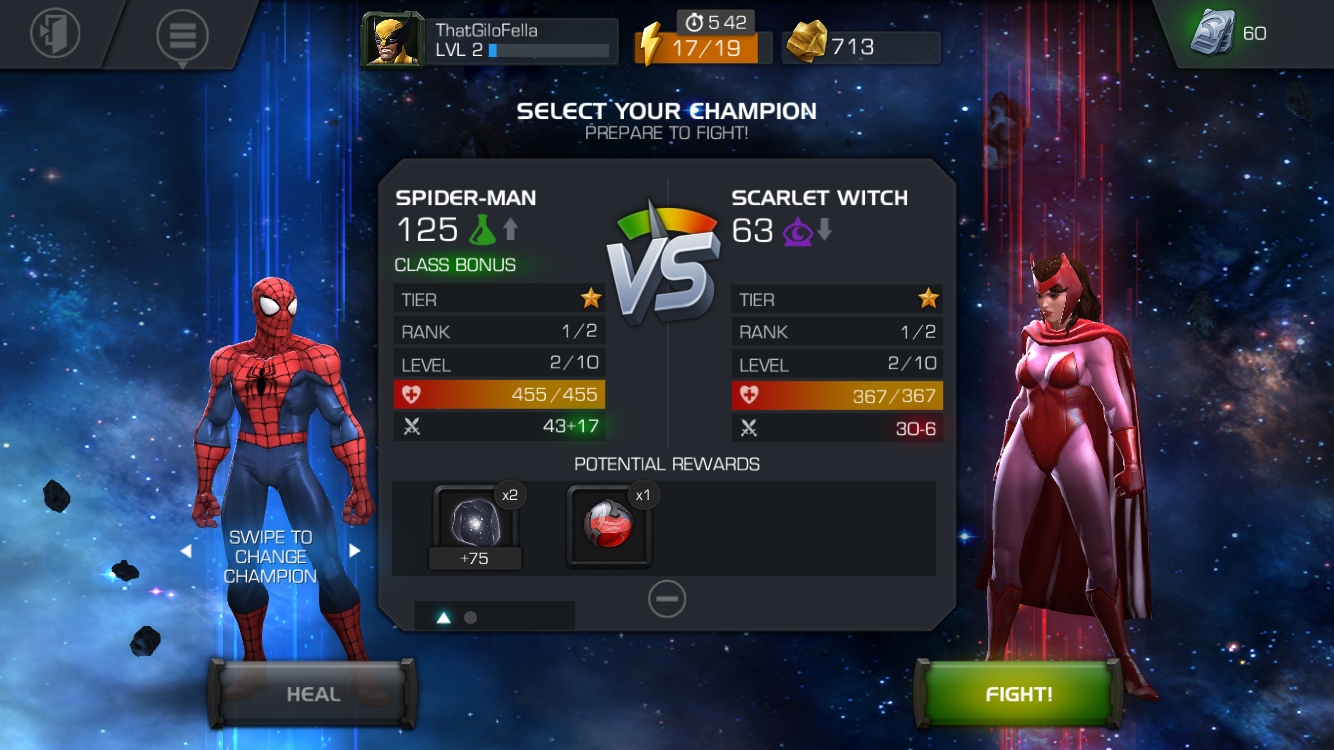Viewport: 1334px width, 750px height.
Task: Tap the Wolverine profile avatar
Action: [x=391, y=41]
